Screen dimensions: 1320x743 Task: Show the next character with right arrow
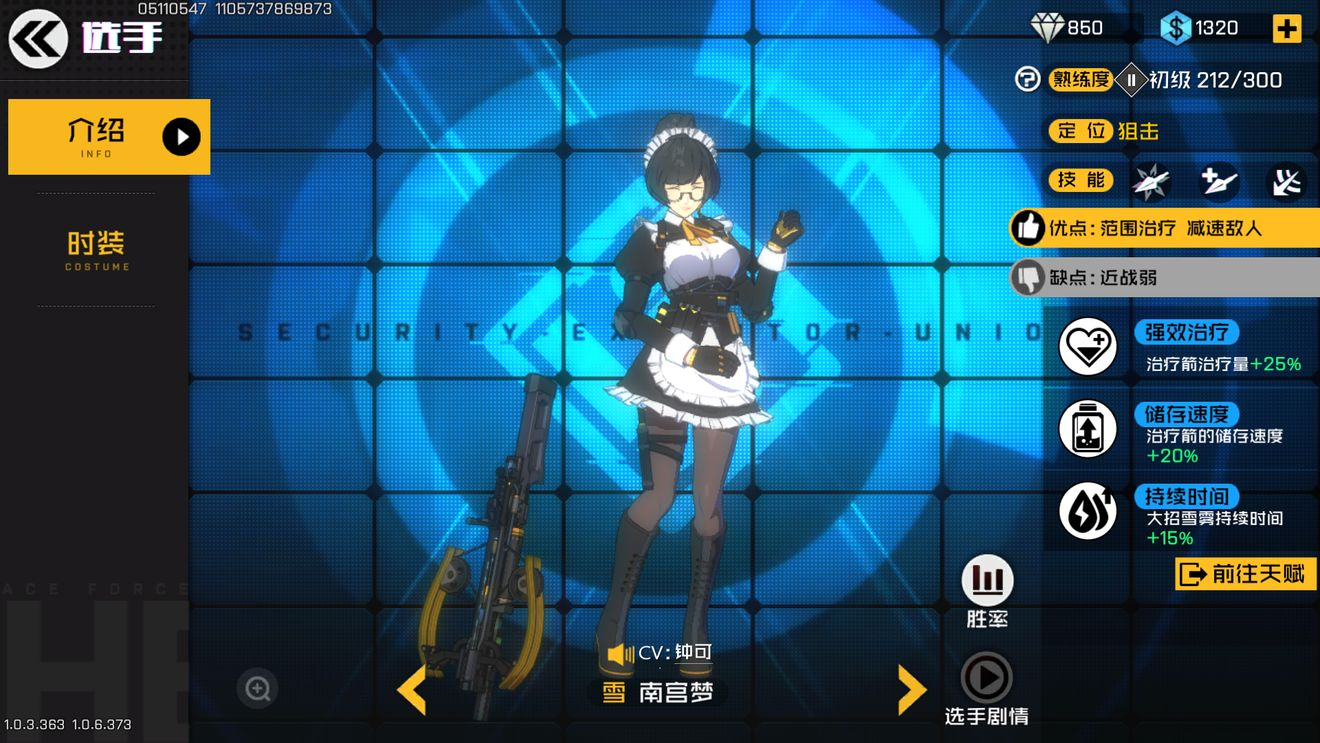pyautogui.click(x=910, y=689)
